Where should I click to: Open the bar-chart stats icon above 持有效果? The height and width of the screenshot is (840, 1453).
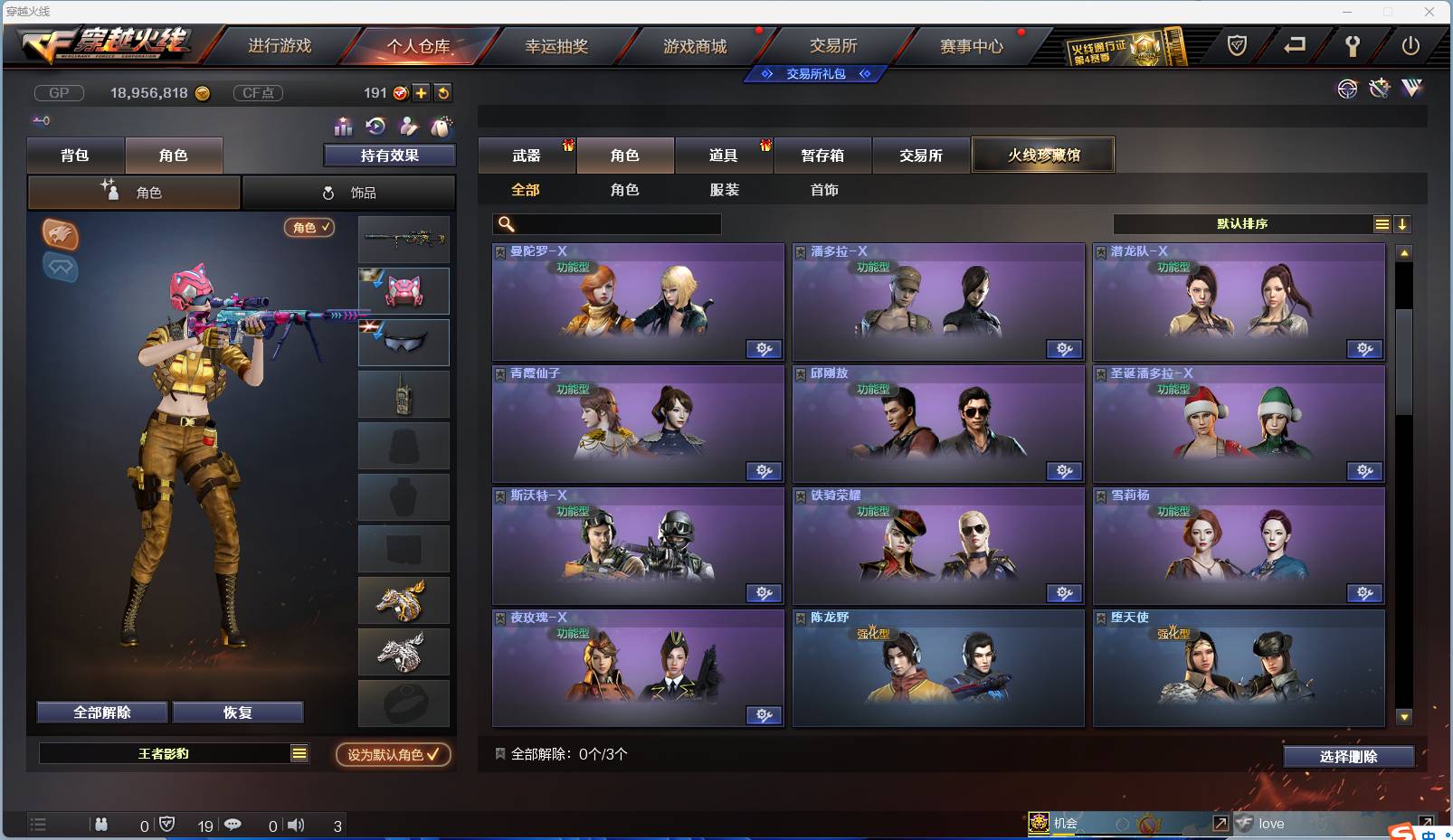pos(342,127)
